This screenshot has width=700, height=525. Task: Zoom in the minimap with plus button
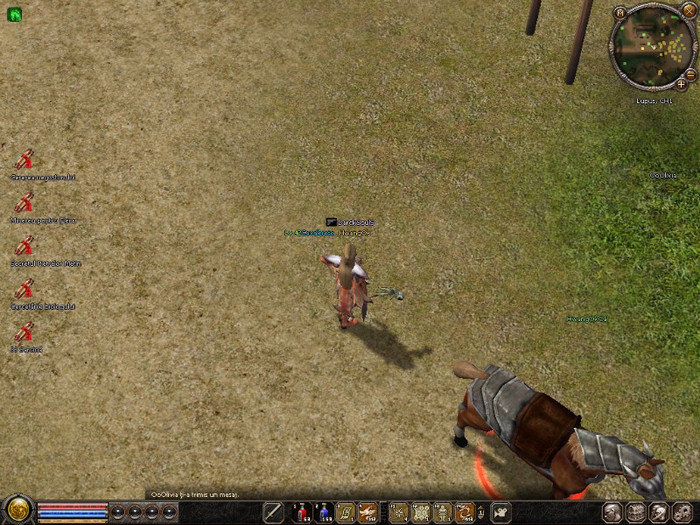[681, 85]
